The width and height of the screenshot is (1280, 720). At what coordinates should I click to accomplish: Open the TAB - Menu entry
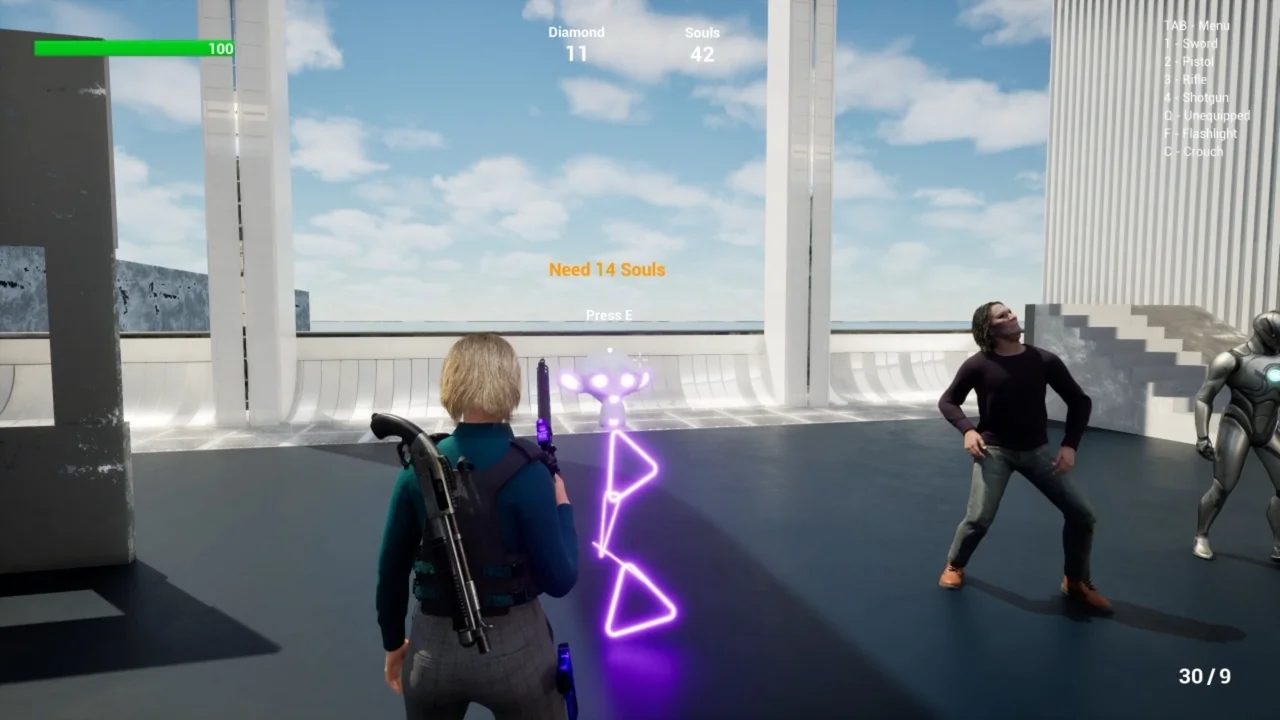[1196, 27]
